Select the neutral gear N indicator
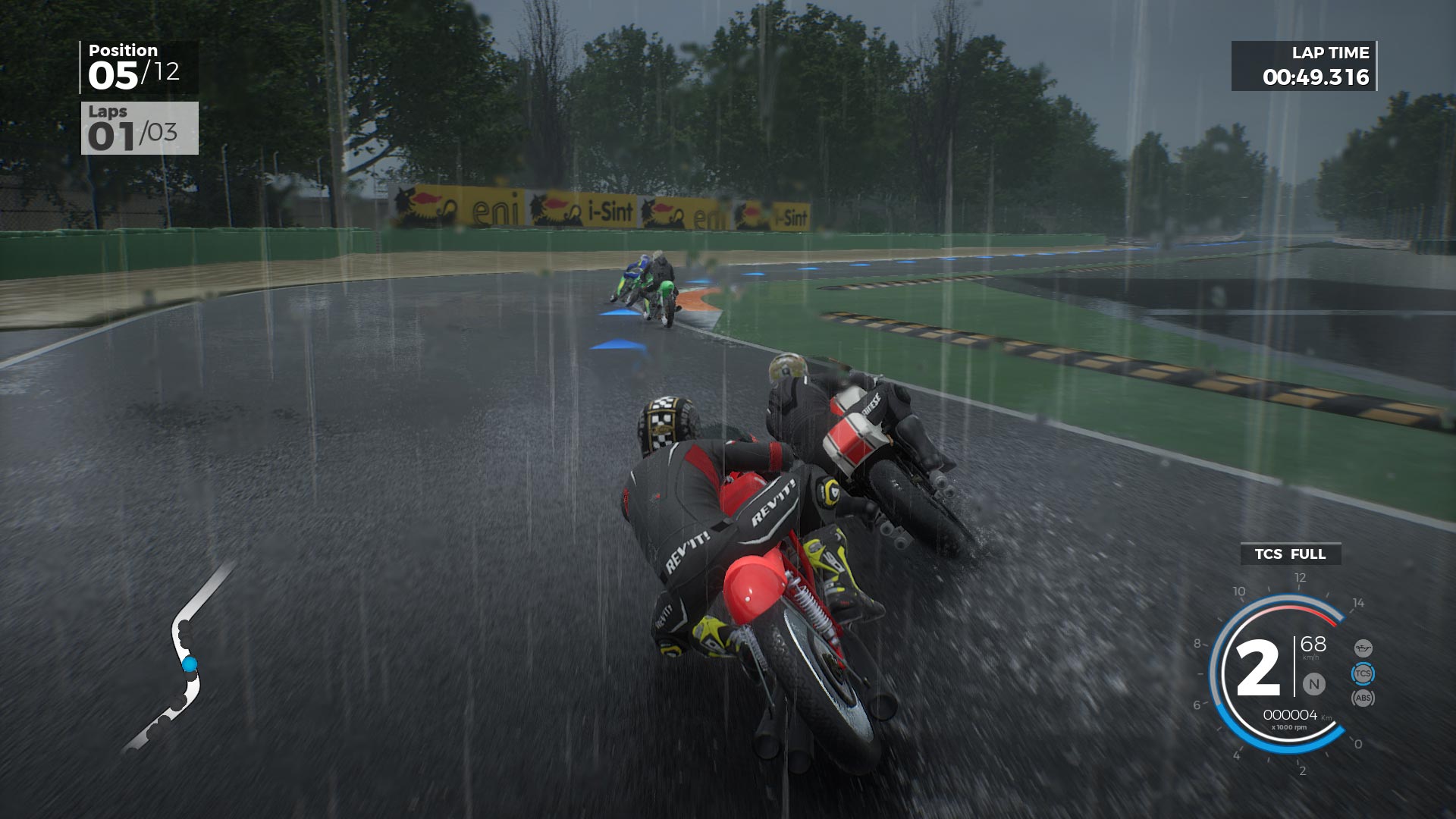This screenshot has width=1456, height=819. point(1314,683)
